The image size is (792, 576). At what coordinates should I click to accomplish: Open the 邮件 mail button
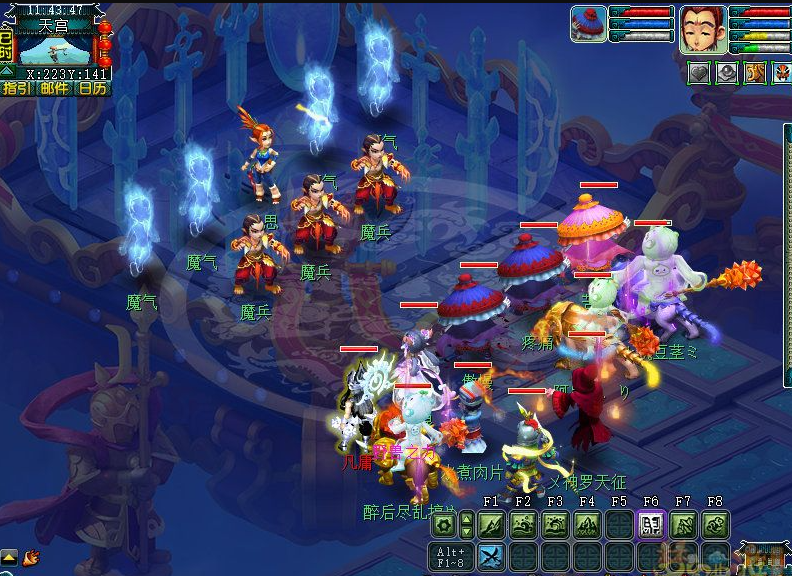[55, 88]
